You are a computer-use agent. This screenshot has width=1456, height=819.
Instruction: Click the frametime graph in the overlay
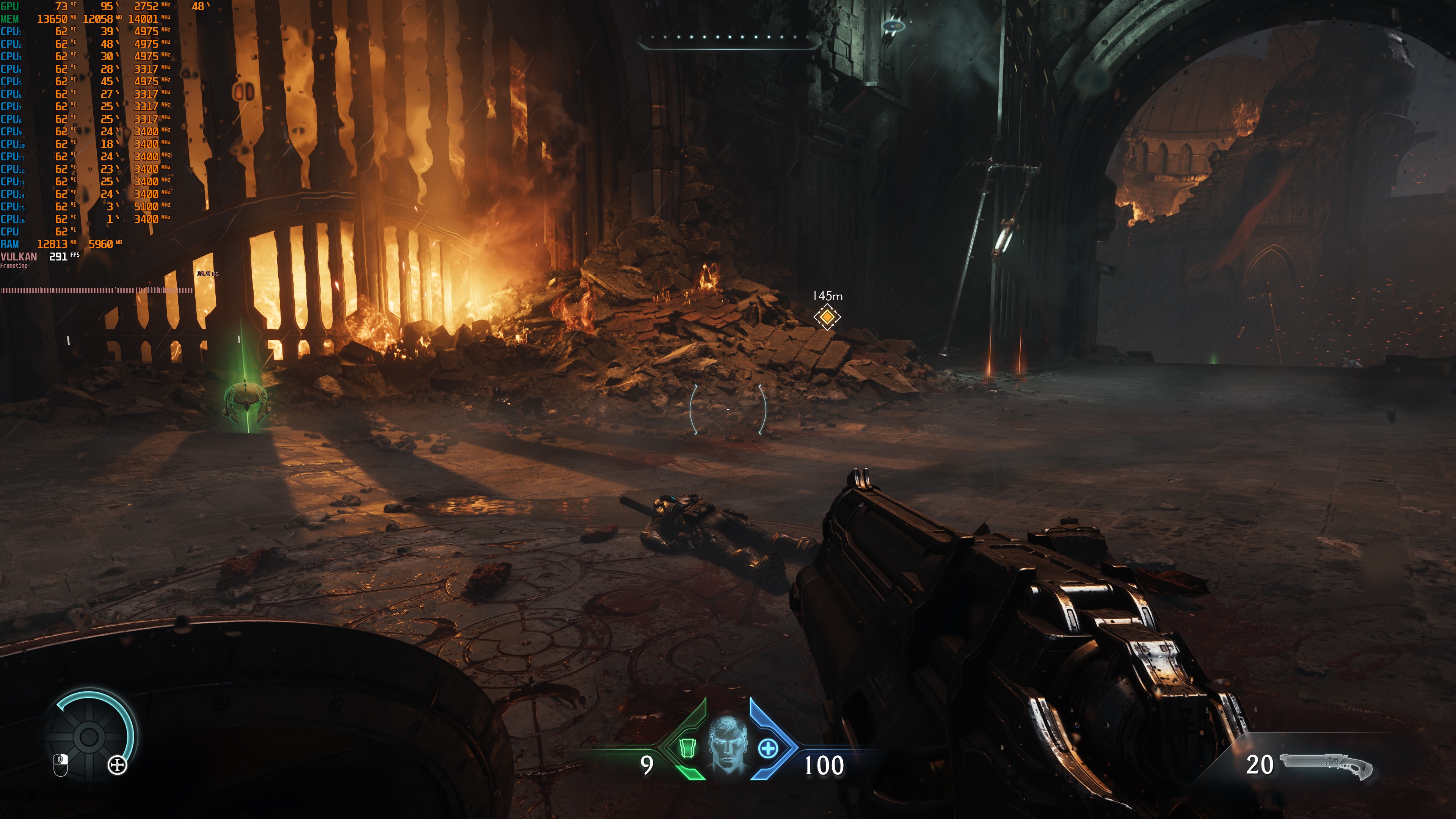click(97, 290)
